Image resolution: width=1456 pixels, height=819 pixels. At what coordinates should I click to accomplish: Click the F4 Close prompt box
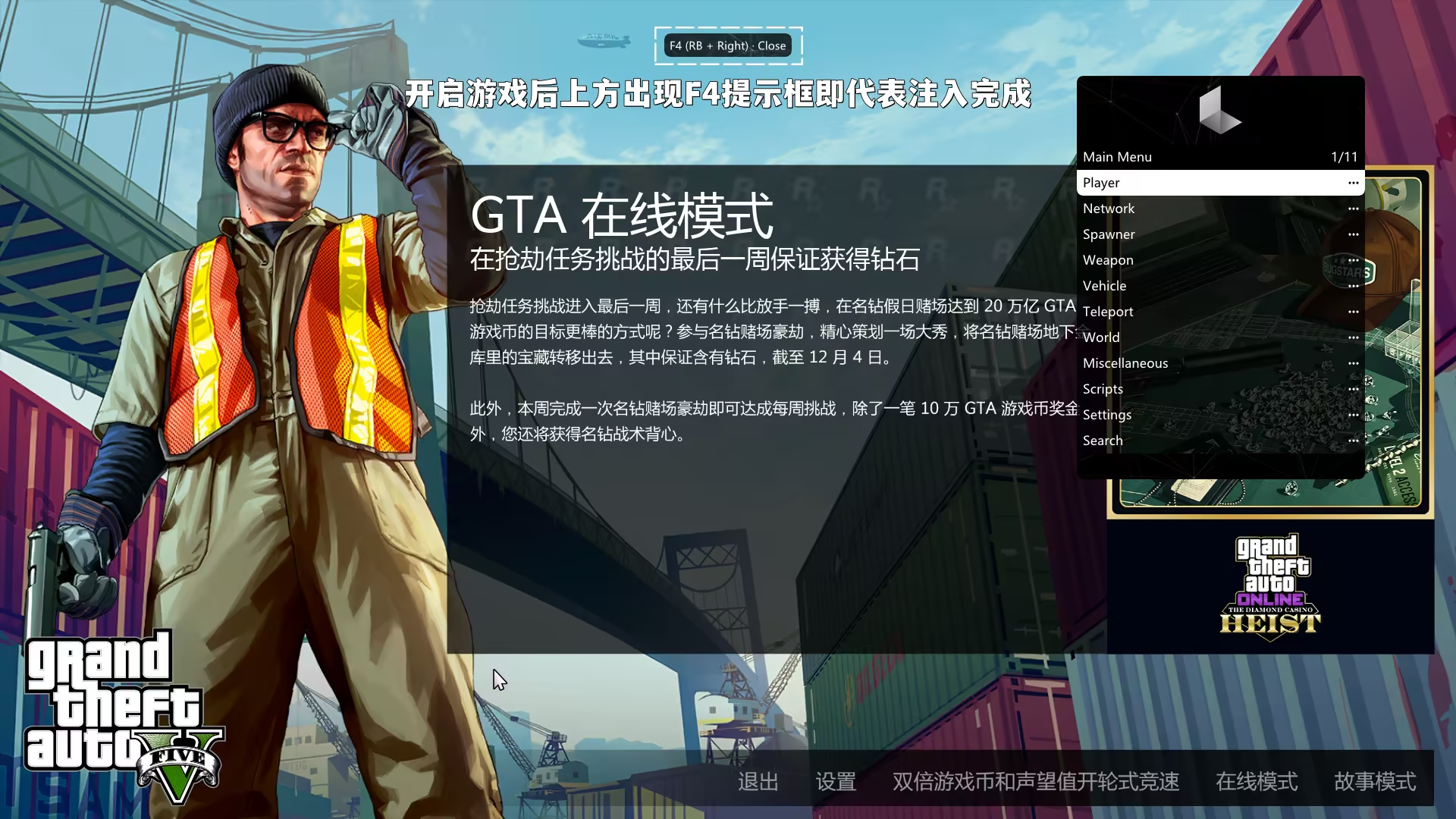click(x=726, y=45)
